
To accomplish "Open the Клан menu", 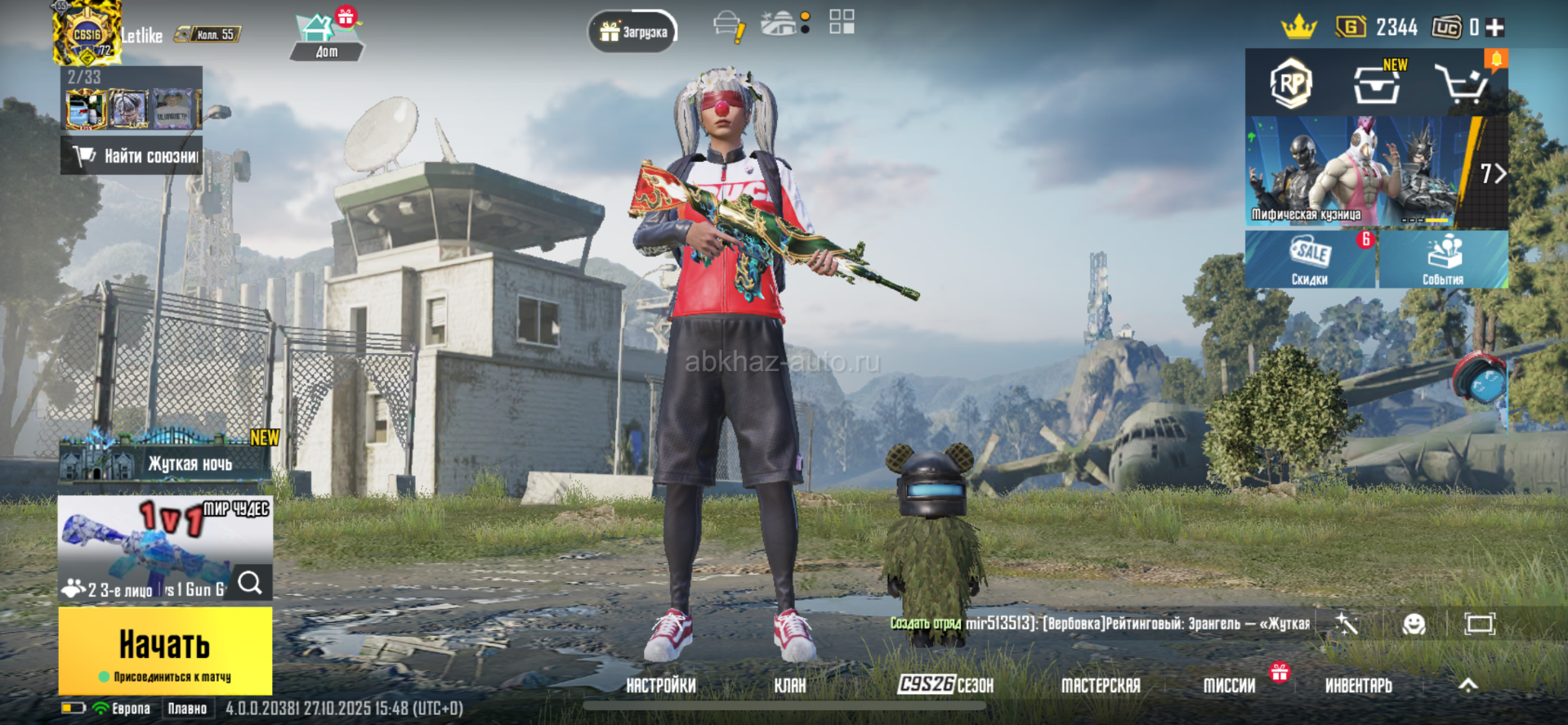I will point(789,686).
